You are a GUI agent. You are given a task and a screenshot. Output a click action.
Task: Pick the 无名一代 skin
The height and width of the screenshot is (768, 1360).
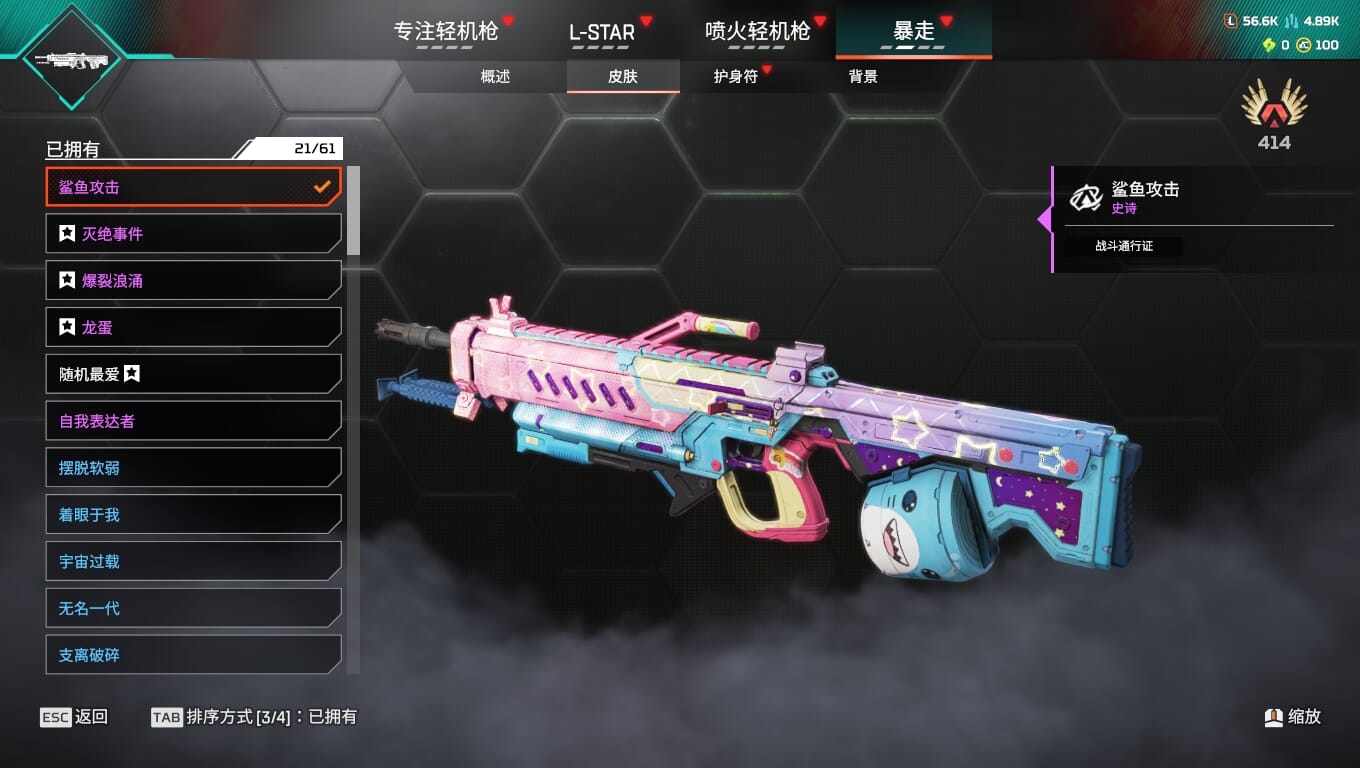(x=193, y=608)
